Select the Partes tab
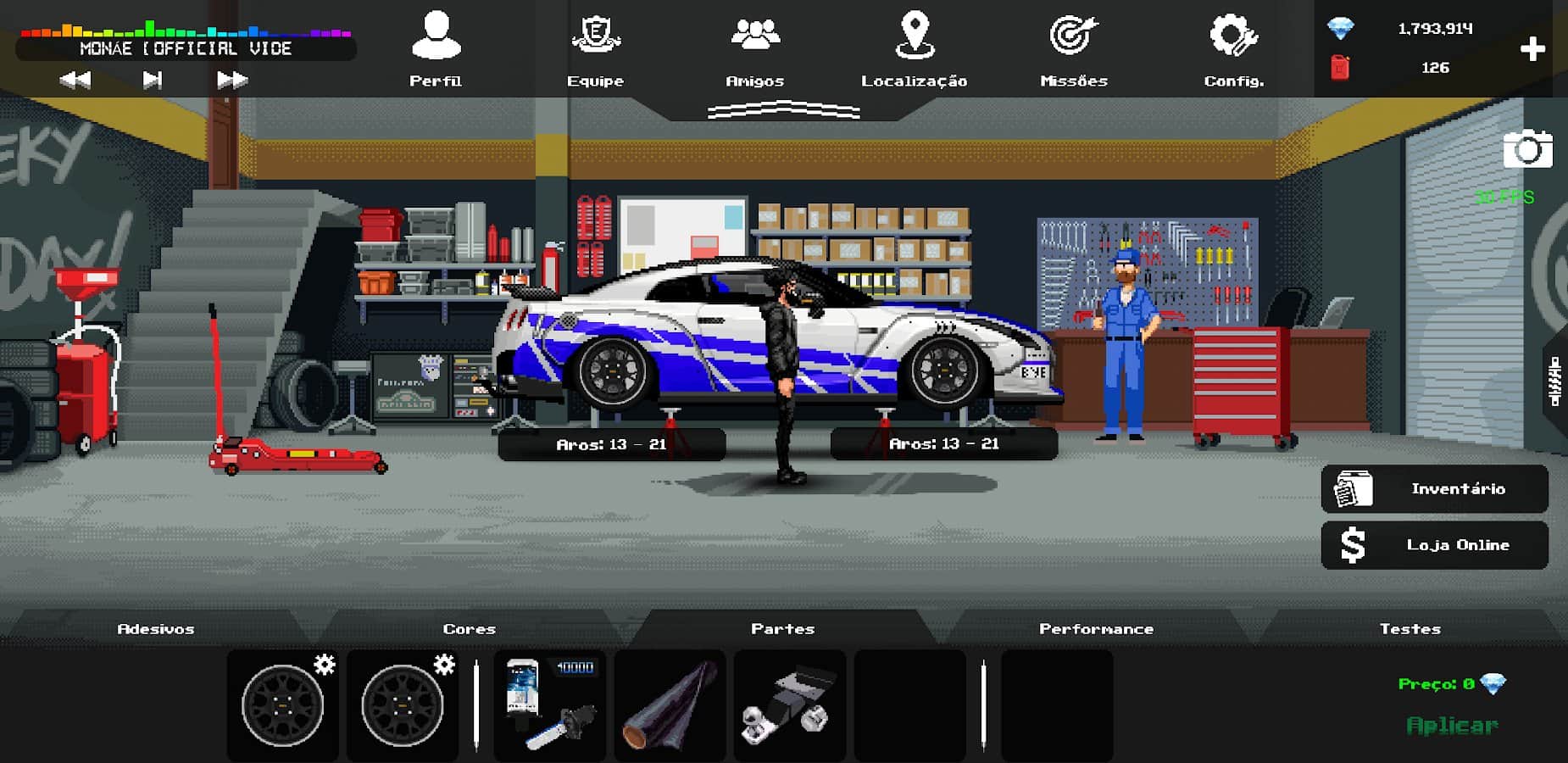The image size is (1568, 763). coord(782,629)
